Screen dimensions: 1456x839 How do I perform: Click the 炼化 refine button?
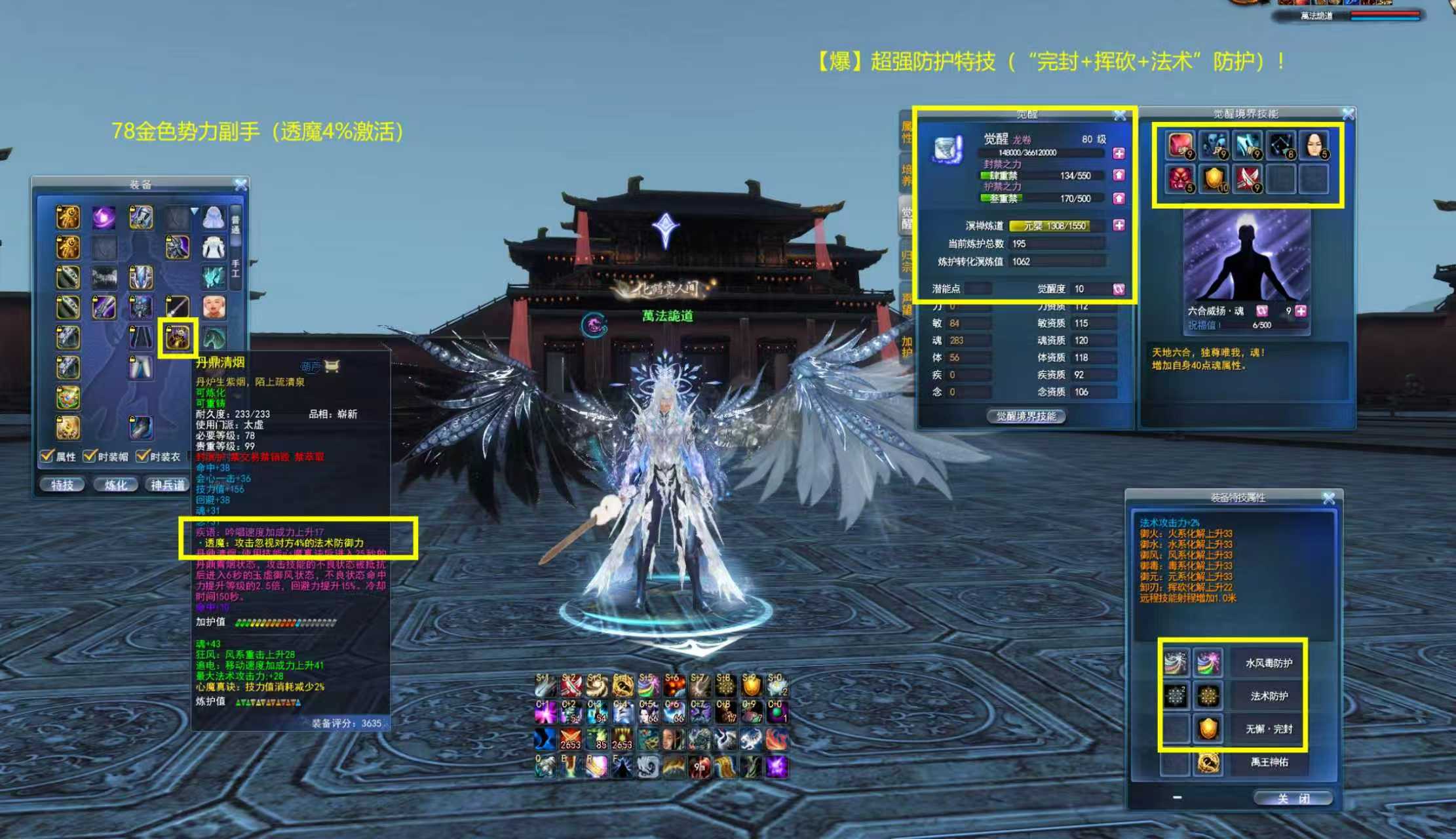pos(115,485)
